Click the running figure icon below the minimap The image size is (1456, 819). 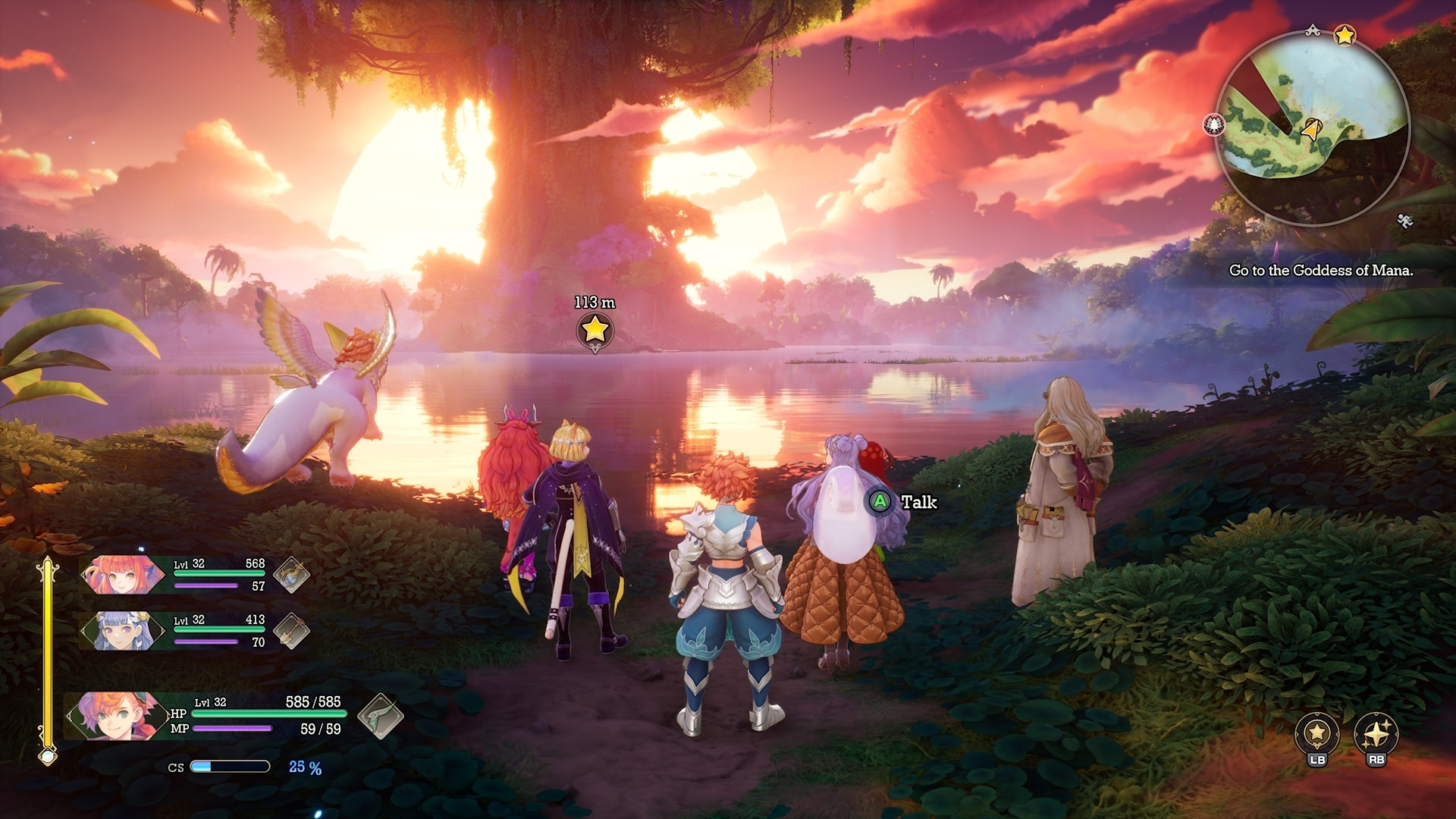coord(1404,221)
